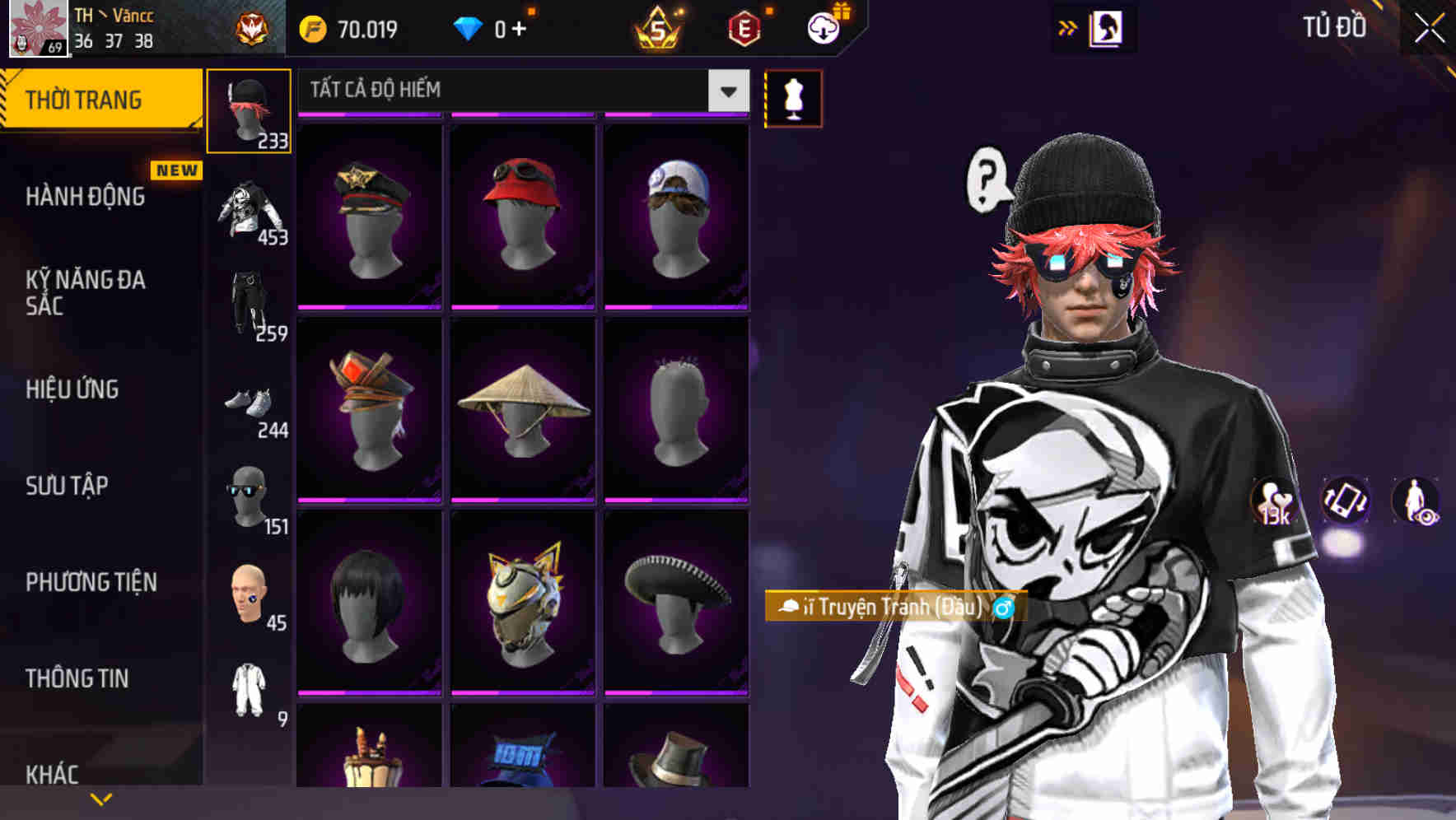Toggle the mannequin outfit preview icon
1456x820 pixels.
click(793, 97)
